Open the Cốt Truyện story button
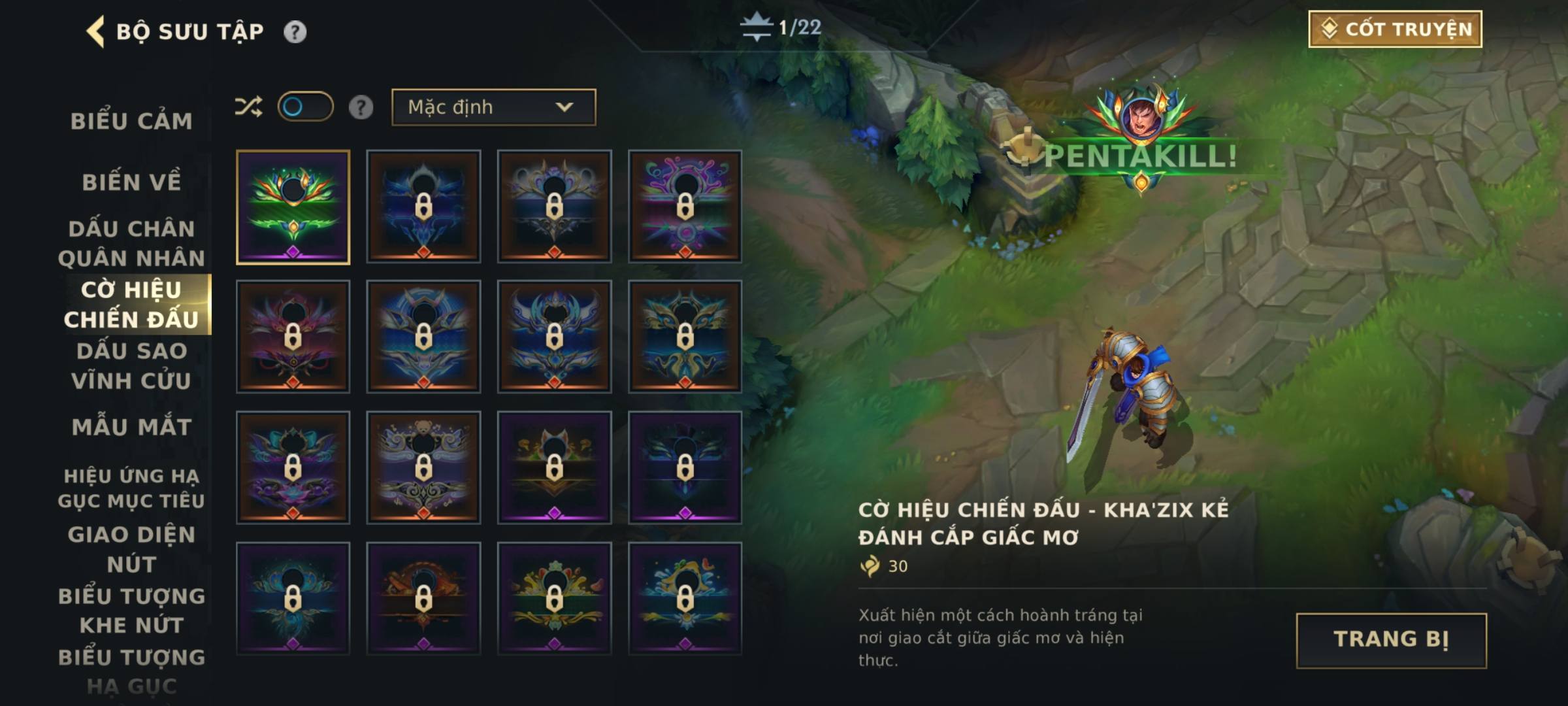Screen dimensions: 1568x706 click(x=1395, y=29)
